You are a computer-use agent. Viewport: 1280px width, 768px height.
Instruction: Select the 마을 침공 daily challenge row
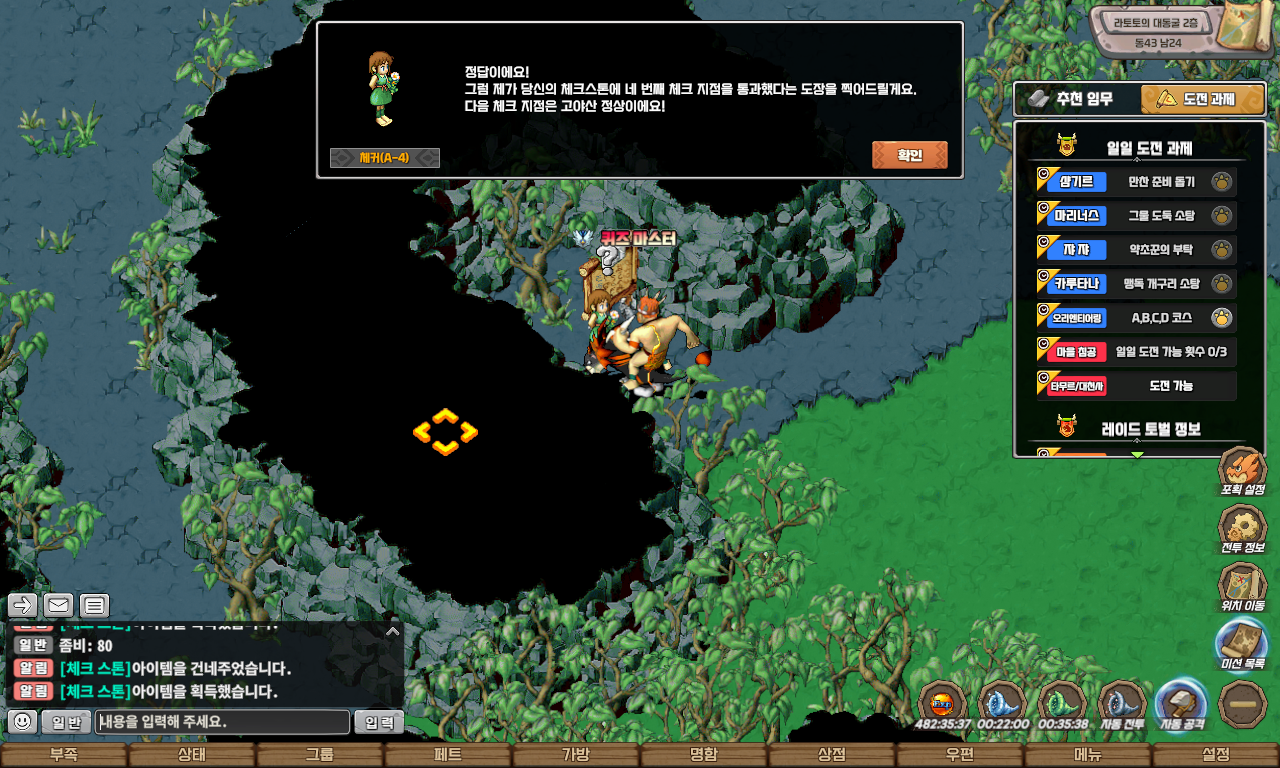[1136, 352]
